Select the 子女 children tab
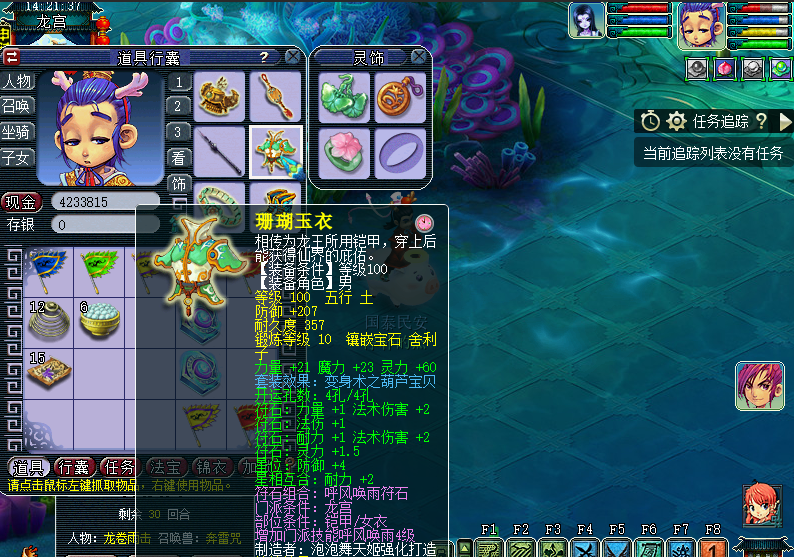 pyautogui.click(x=17, y=157)
